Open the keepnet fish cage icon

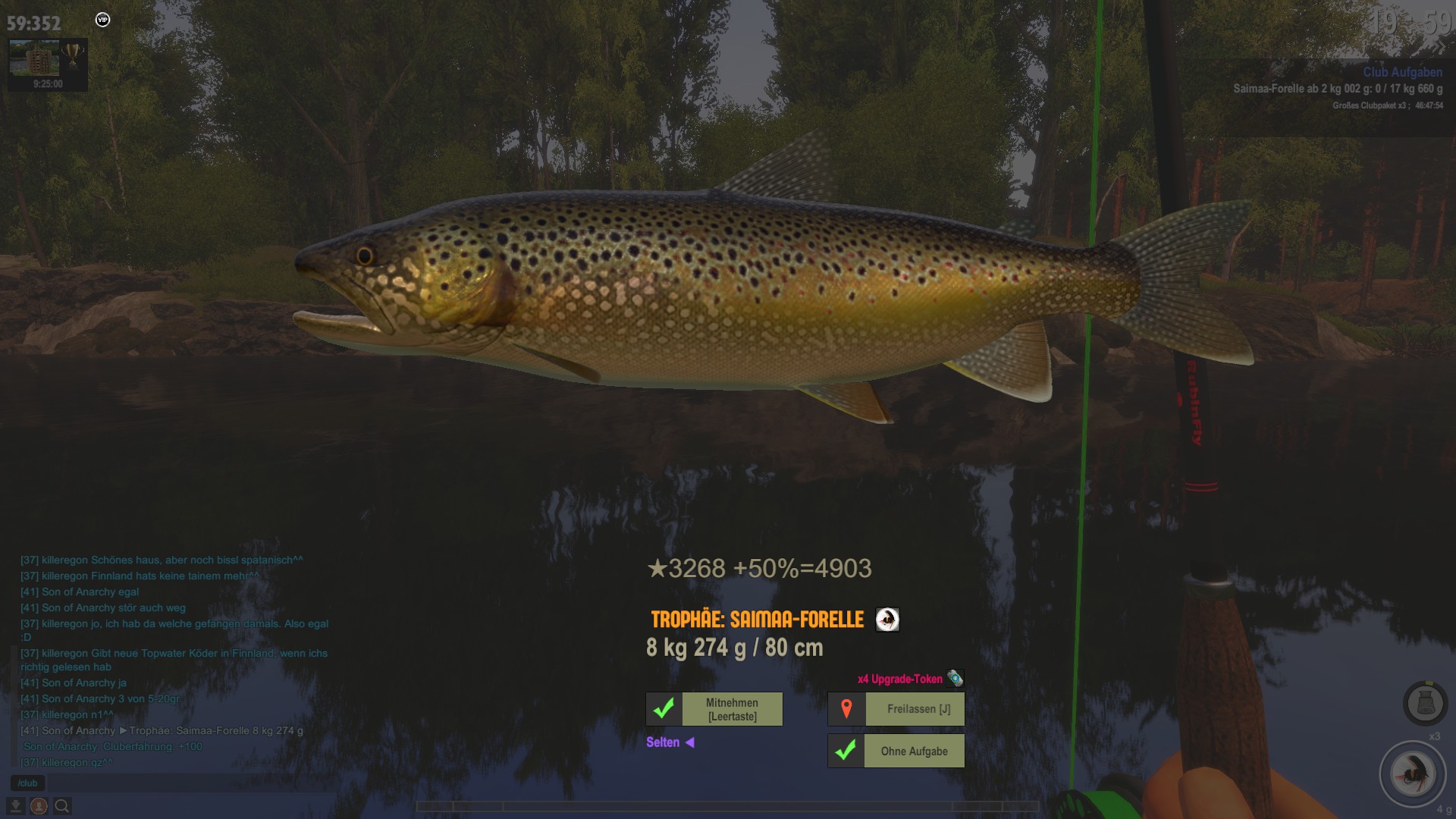pos(1425,703)
